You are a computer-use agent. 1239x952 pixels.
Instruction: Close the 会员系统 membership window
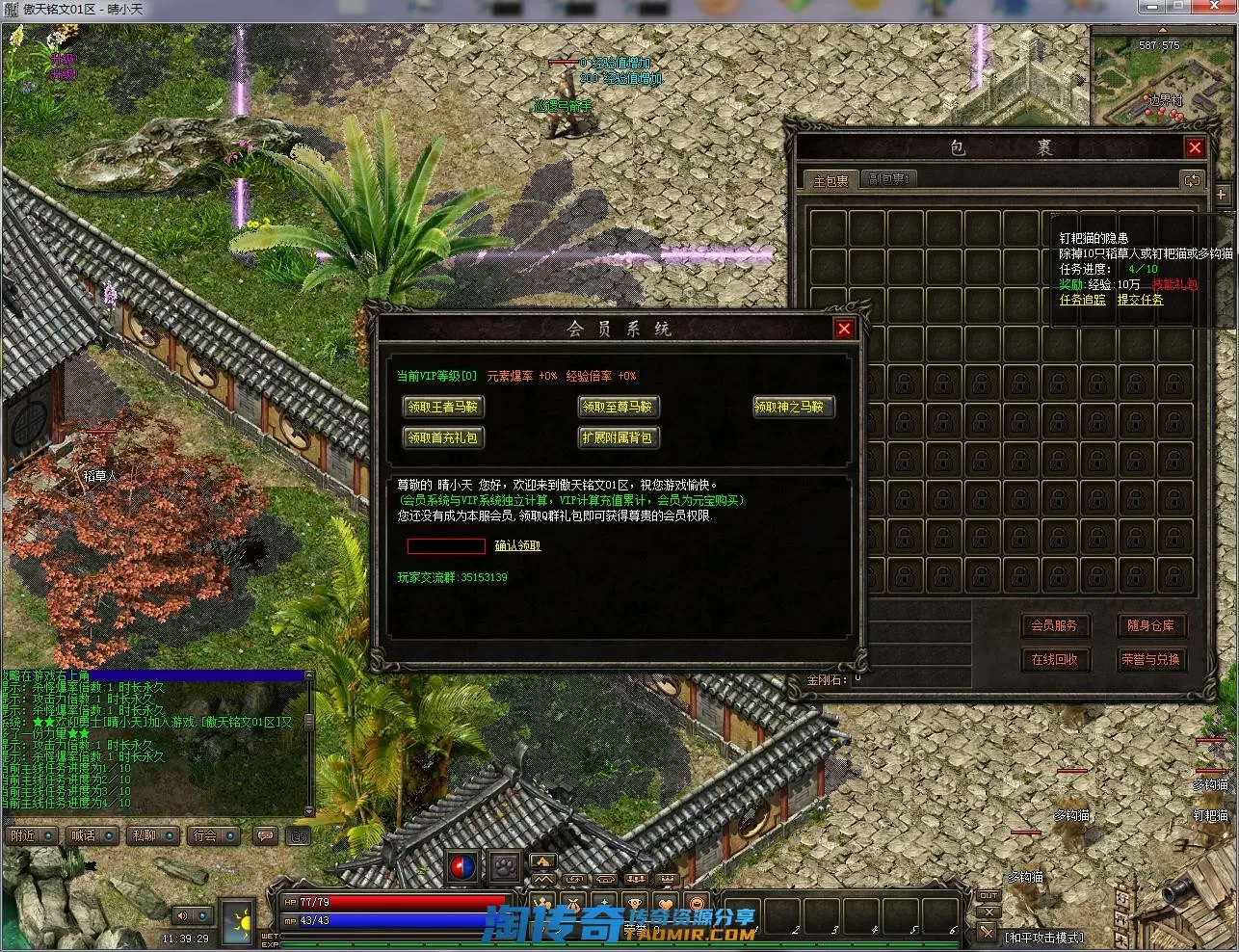[x=844, y=329]
